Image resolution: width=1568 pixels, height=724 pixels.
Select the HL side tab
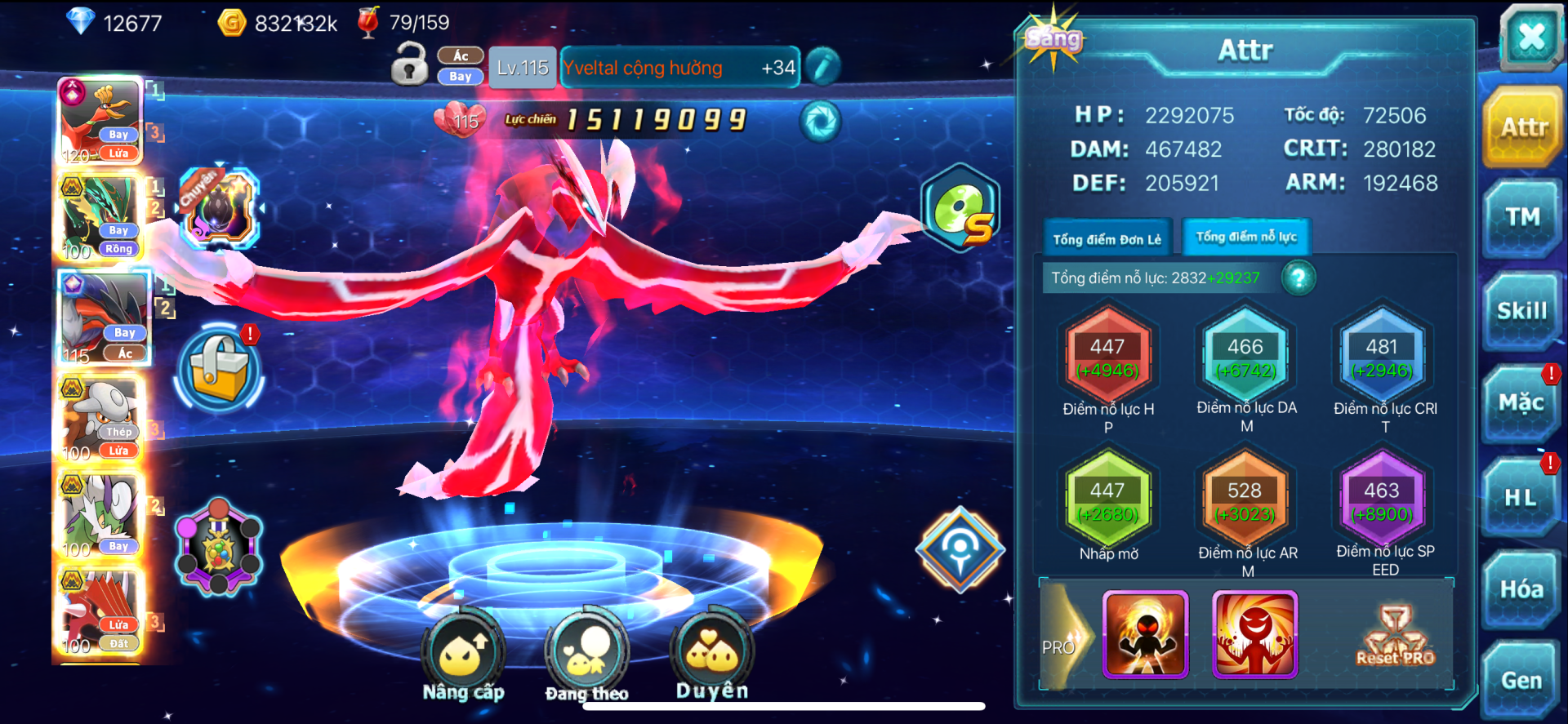1521,497
